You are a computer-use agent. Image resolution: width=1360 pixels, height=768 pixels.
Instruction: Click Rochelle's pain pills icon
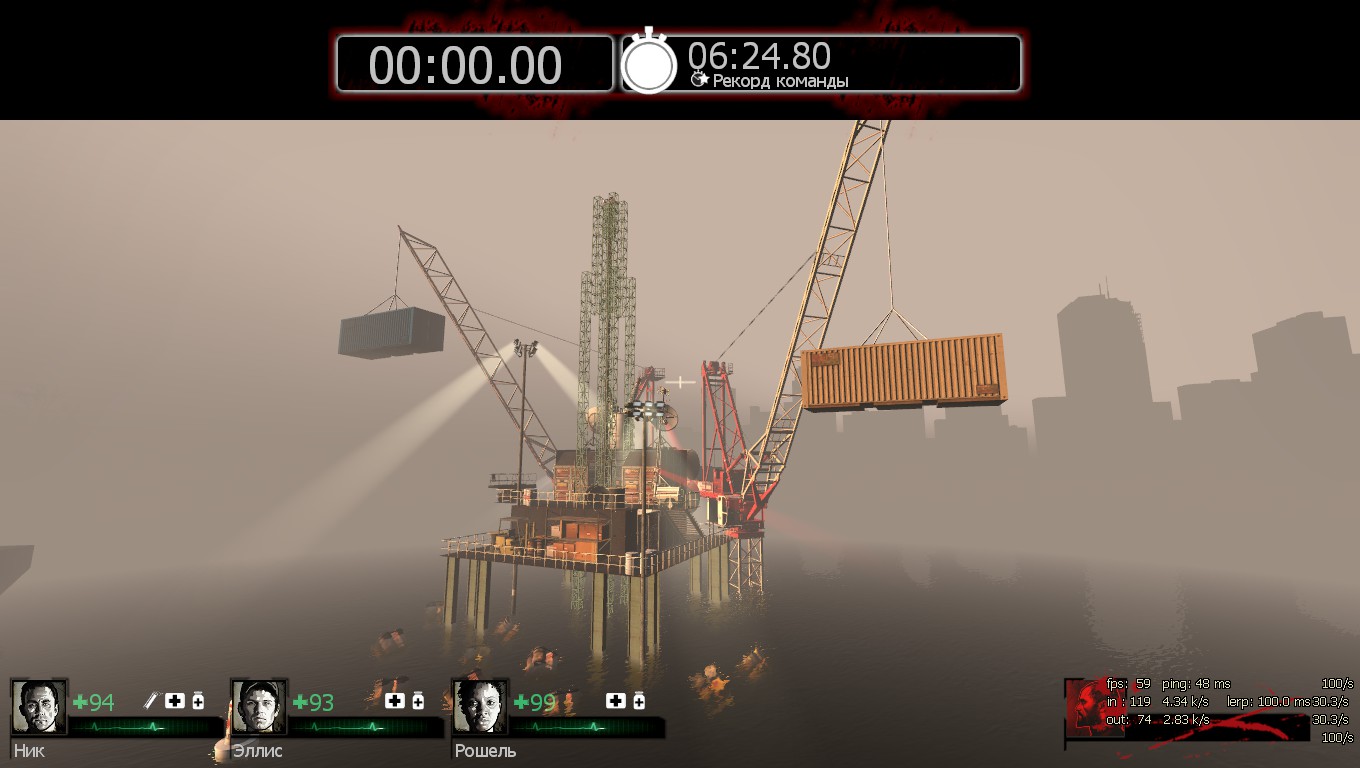click(x=639, y=701)
